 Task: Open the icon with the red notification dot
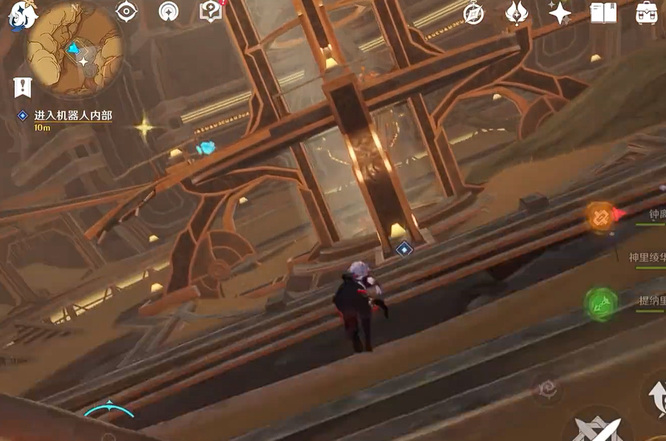tap(210, 11)
